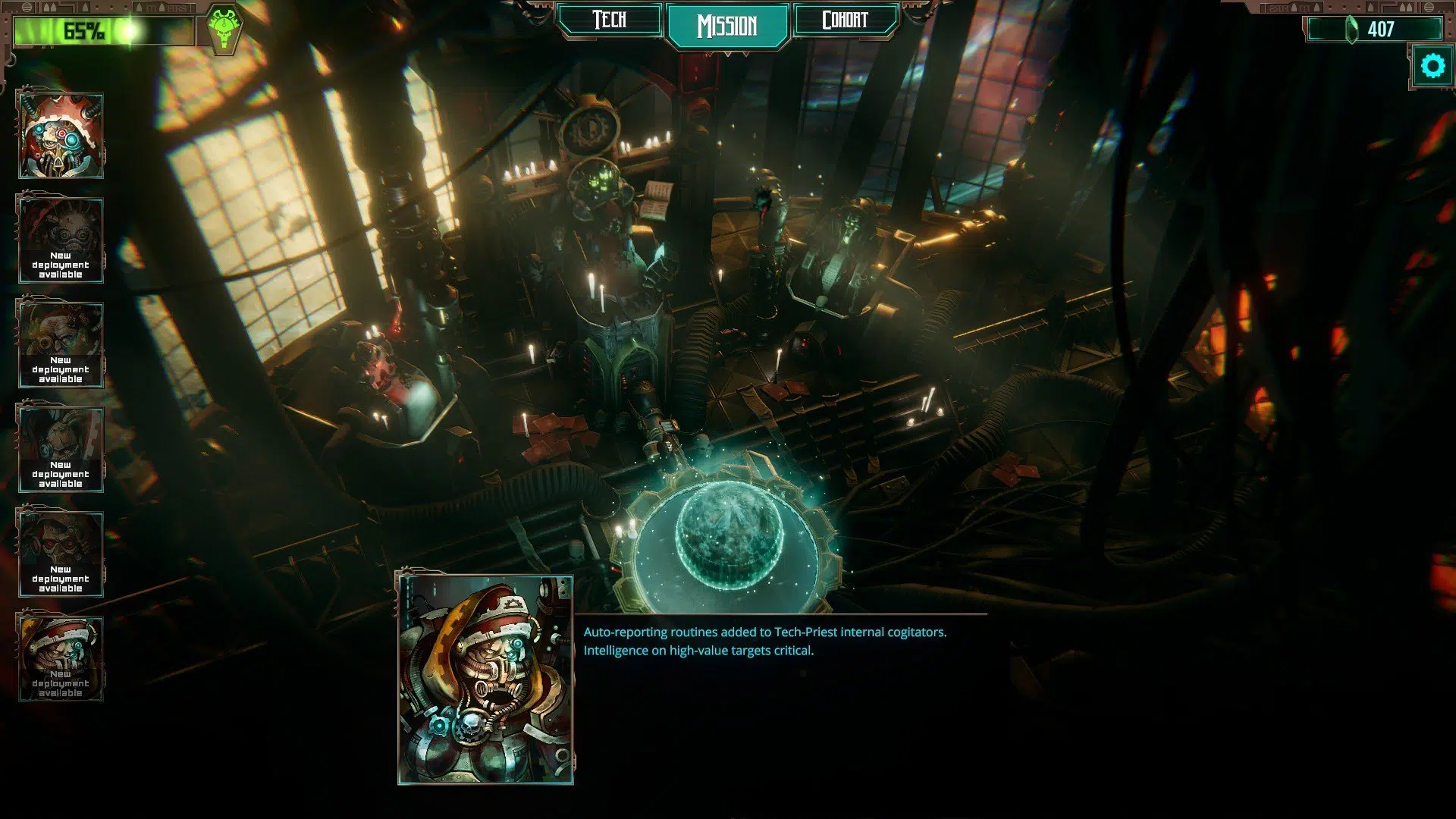
Task: Open the fifth sidebar tech-priest icon
Action: (x=61, y=550)
